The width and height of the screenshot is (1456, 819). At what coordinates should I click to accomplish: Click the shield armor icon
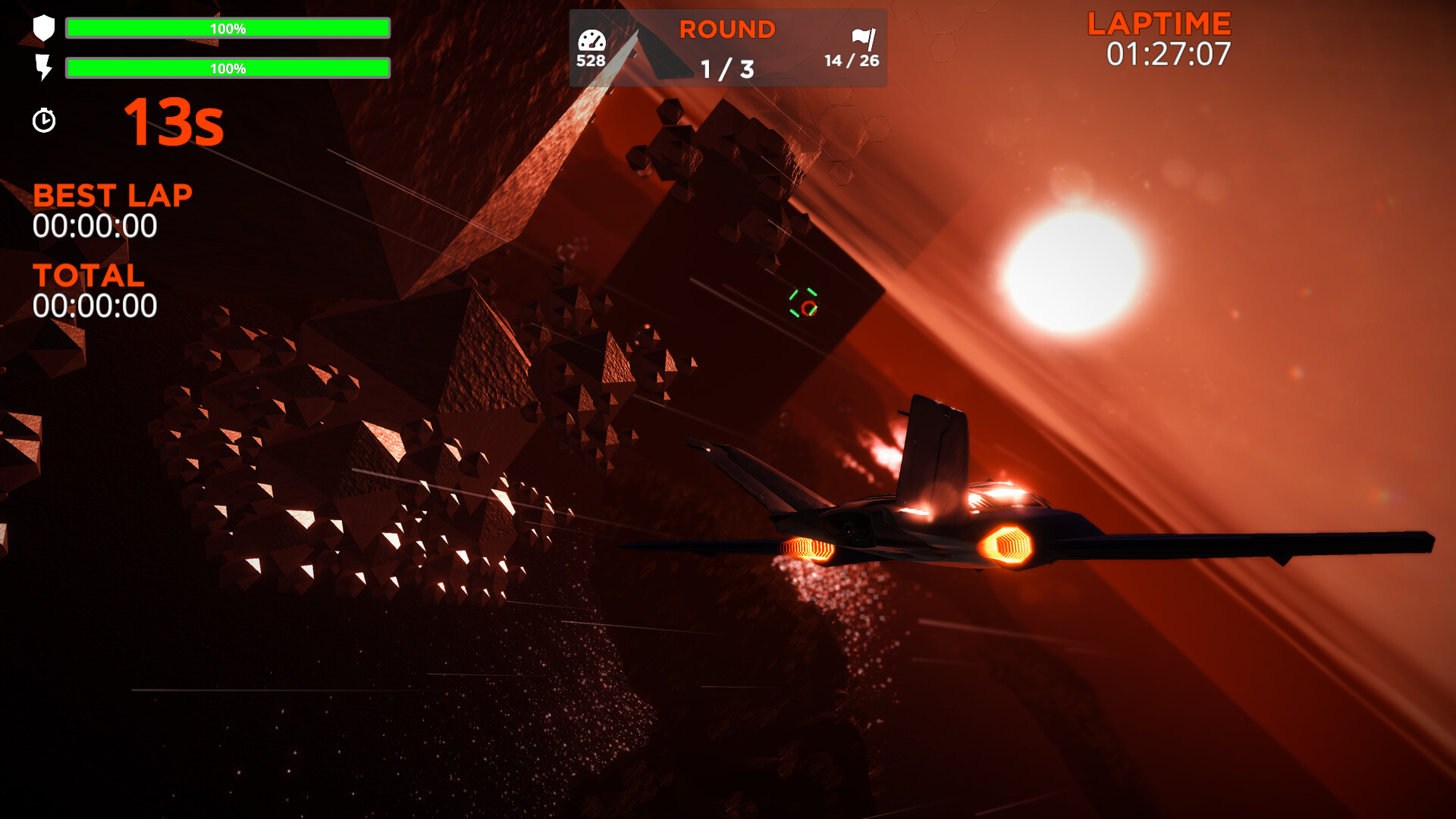44,28
